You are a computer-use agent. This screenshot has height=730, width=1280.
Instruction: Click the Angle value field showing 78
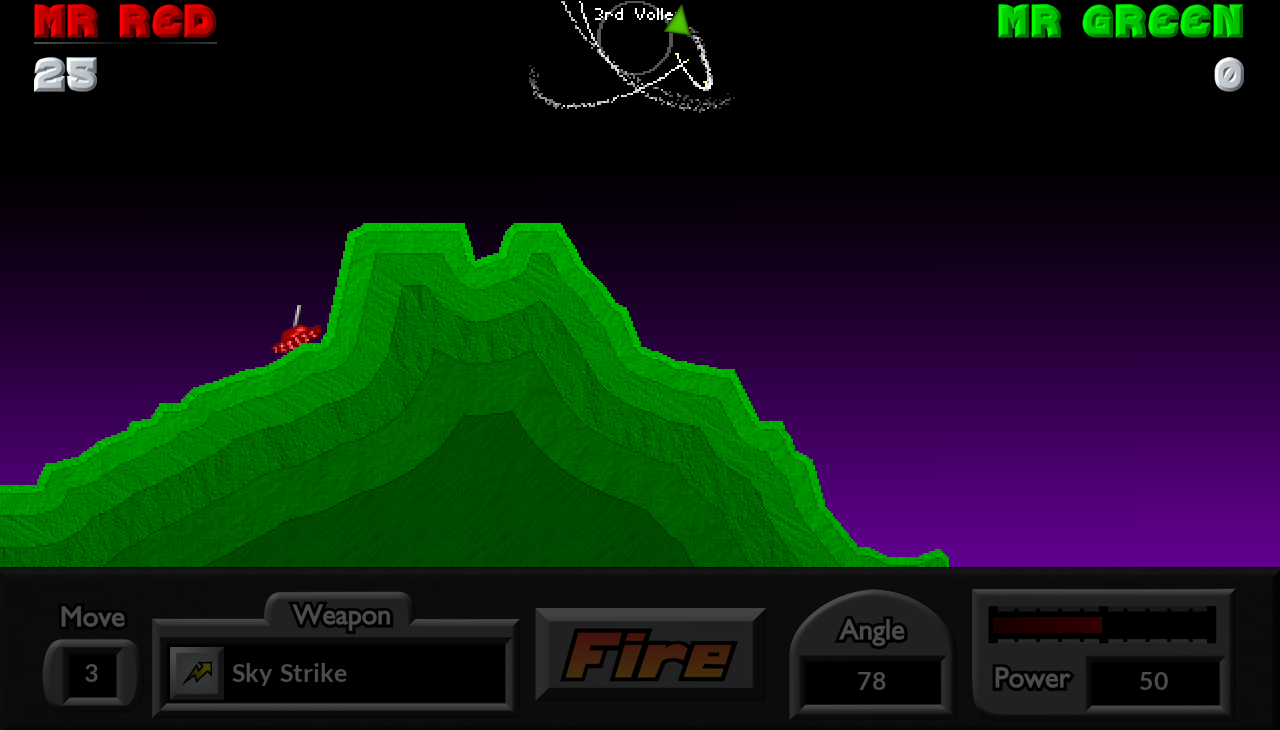coord(870,681)
